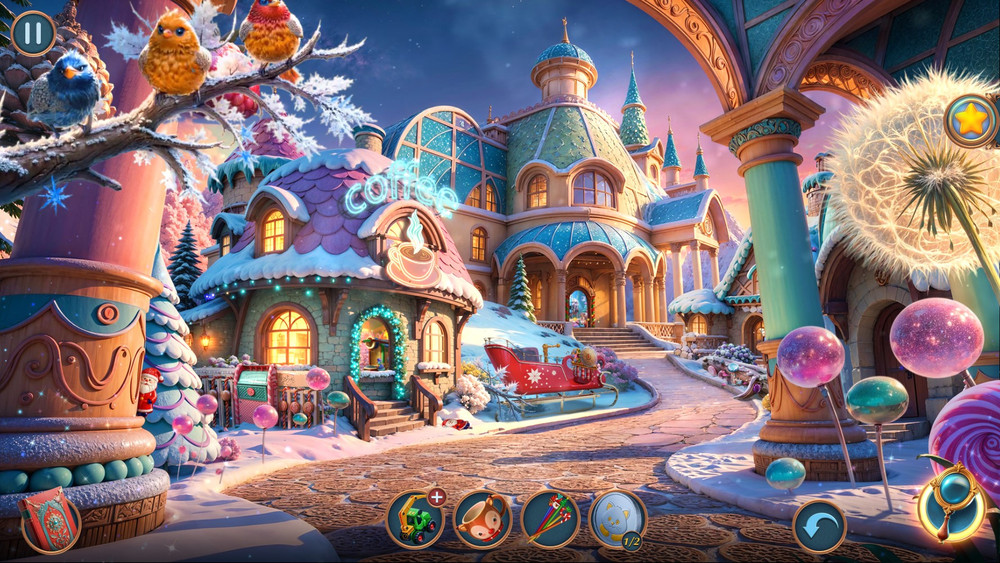The width and height of the screenshot is (1000, 563).
Task: Select the silver bear coin item
Action: [616, 518]
